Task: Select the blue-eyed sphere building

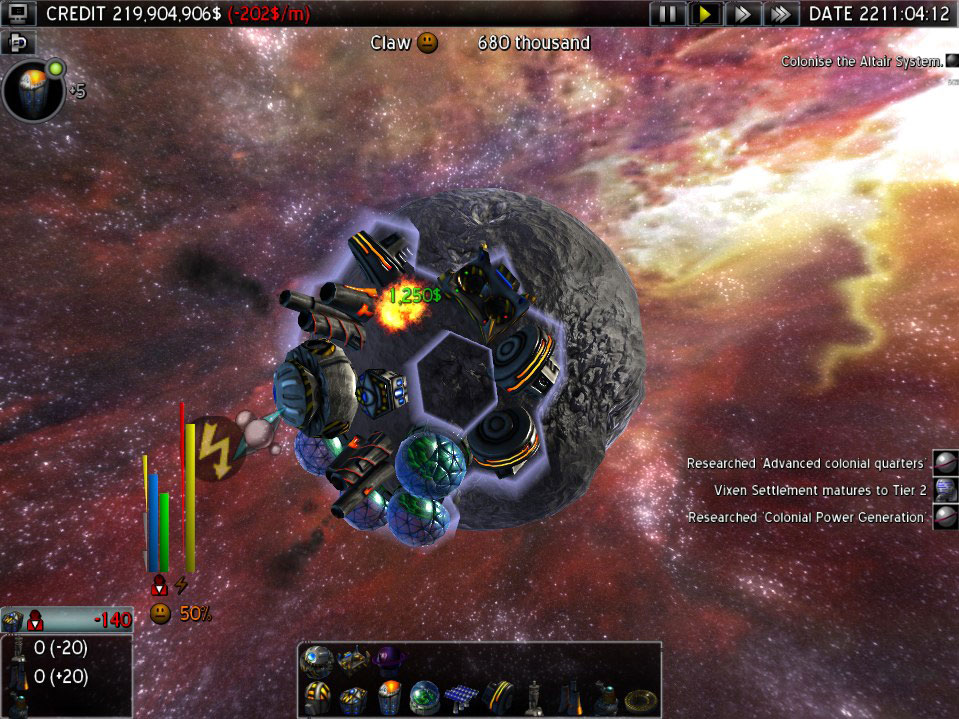Action: click(x=318, y=658)
